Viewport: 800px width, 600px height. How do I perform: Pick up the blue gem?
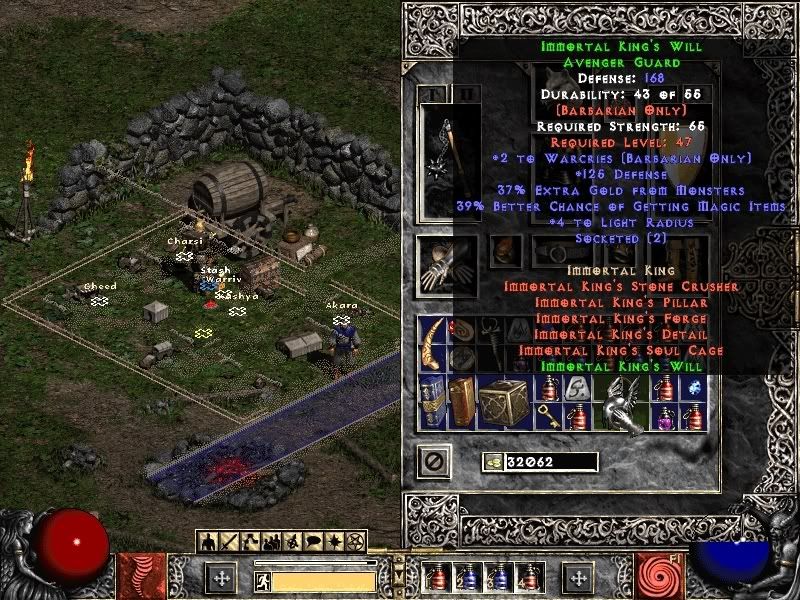[692, 388]
